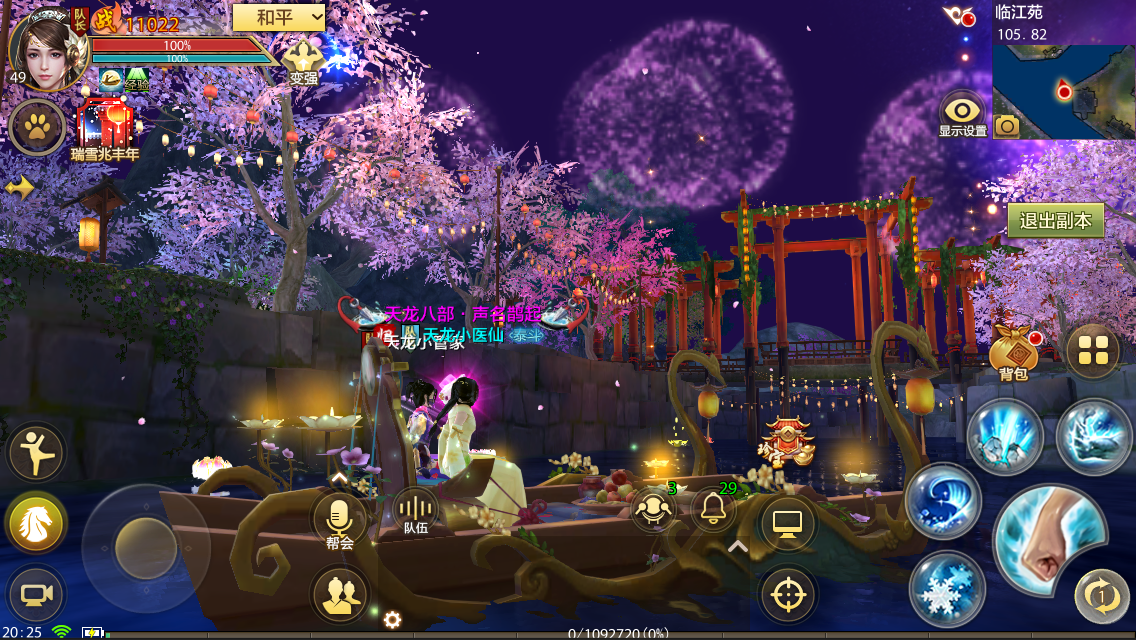
Task: Activate the snowflake ice skill
Action: coord(945,592)
